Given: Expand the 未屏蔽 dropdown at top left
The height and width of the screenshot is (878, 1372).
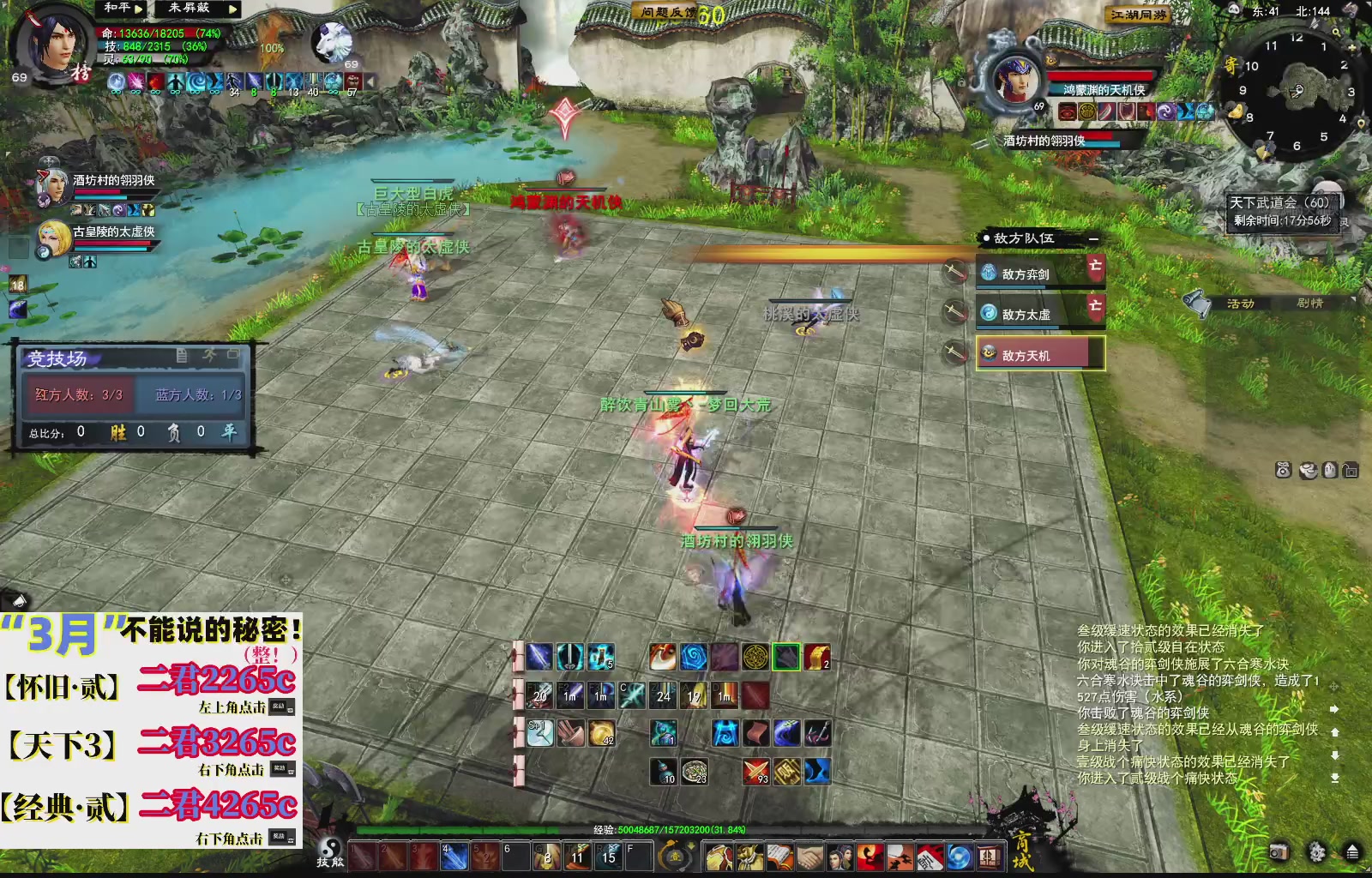Looking at the screenshot, I should point(232,9).
